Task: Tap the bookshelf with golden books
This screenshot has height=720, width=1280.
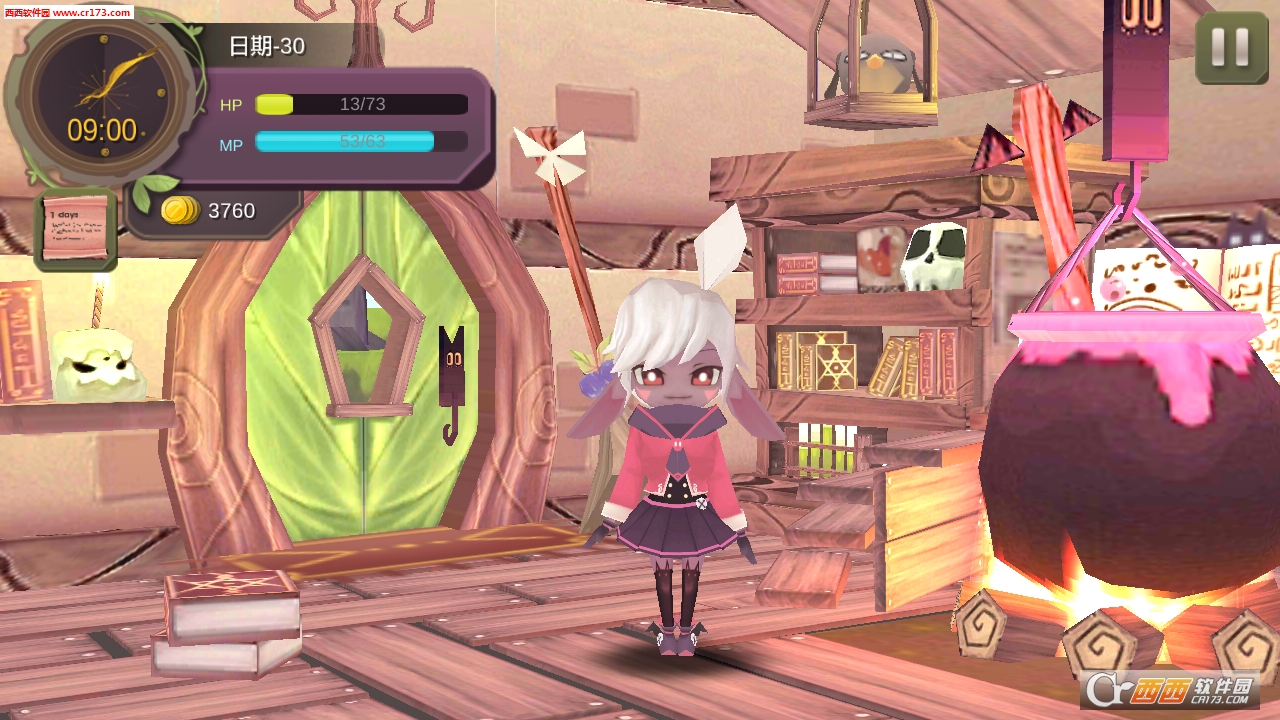Action: pyautogui.click(x=830, y=360)
